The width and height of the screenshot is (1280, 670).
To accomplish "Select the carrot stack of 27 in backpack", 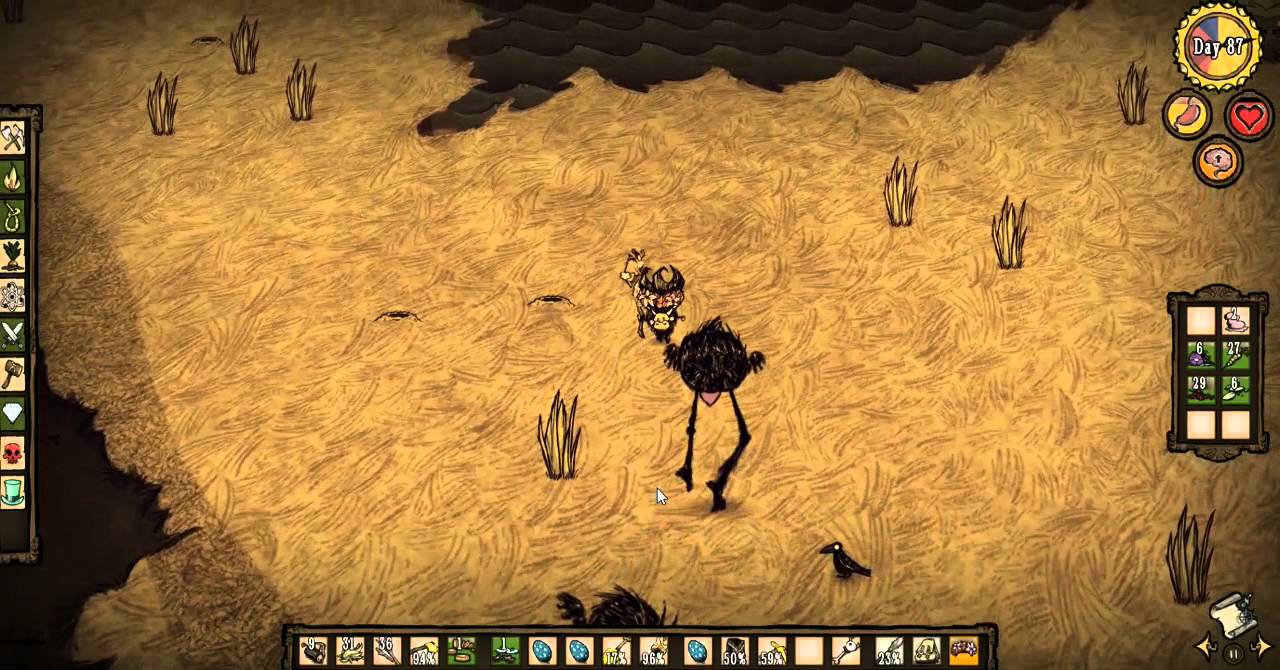I will [1235, 355].
